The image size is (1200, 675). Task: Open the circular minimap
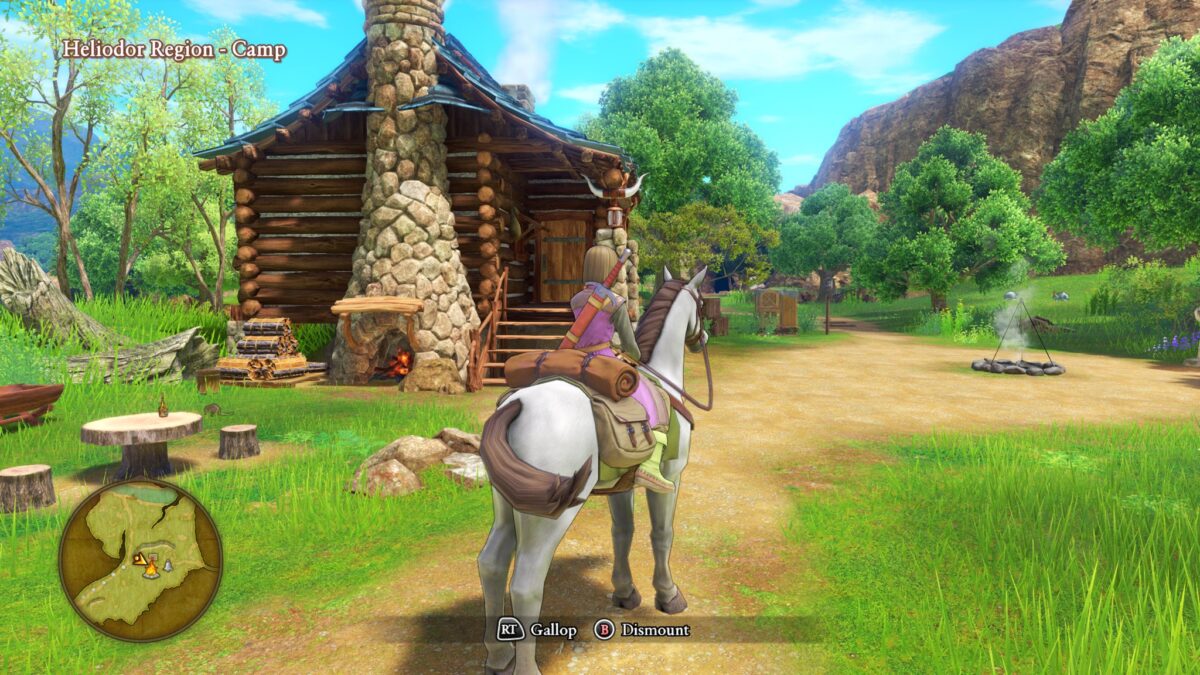(x=140, y=559)
